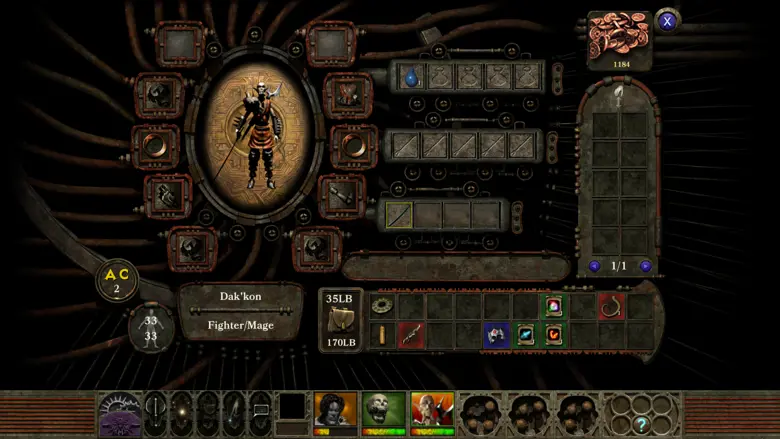Image resolution: width=780 pixels, height=439 pixels.
Task: Select the silver item on blue background
Action: coord(497,335)
